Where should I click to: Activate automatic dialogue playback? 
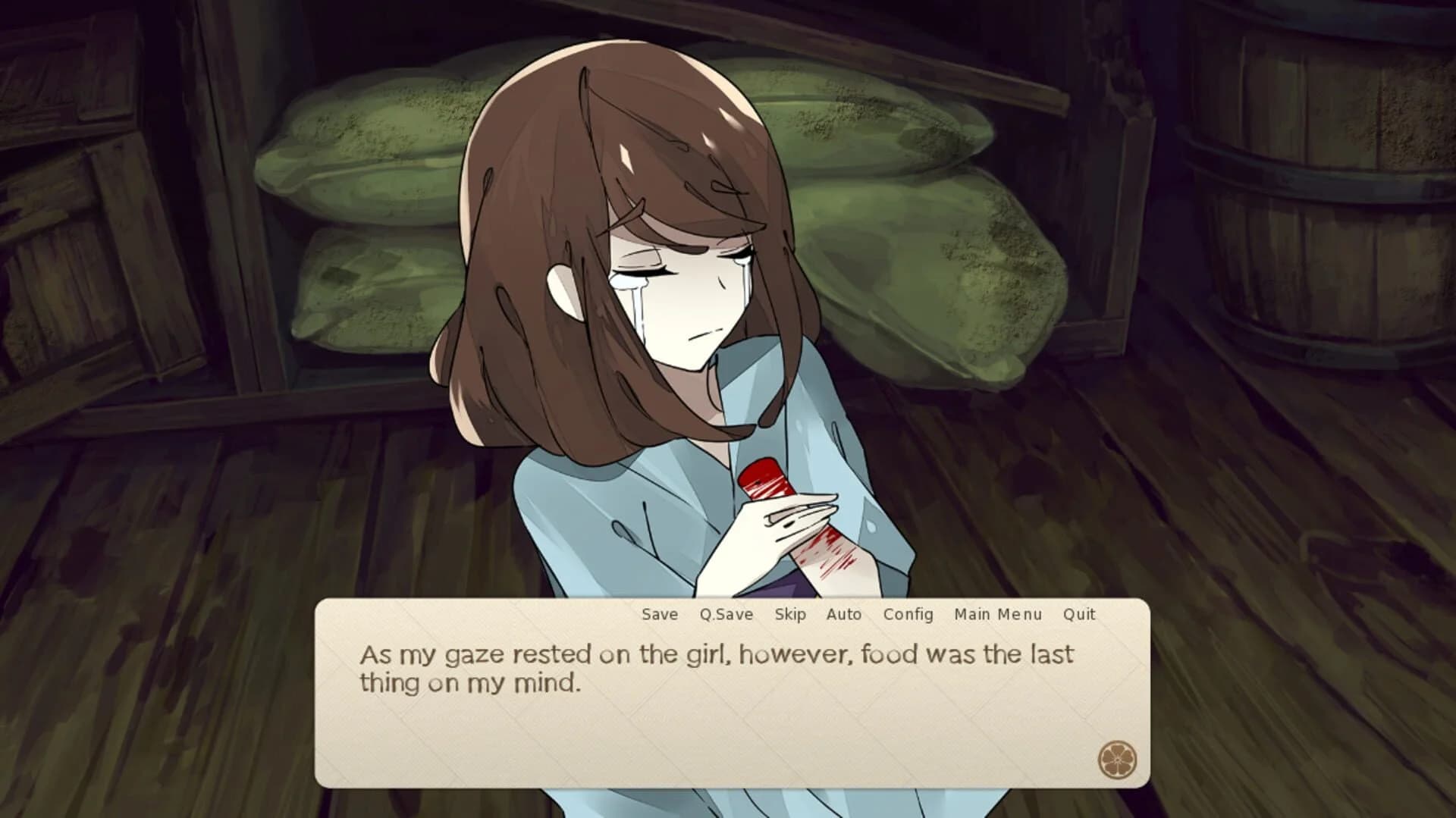[x=844, y=614]
